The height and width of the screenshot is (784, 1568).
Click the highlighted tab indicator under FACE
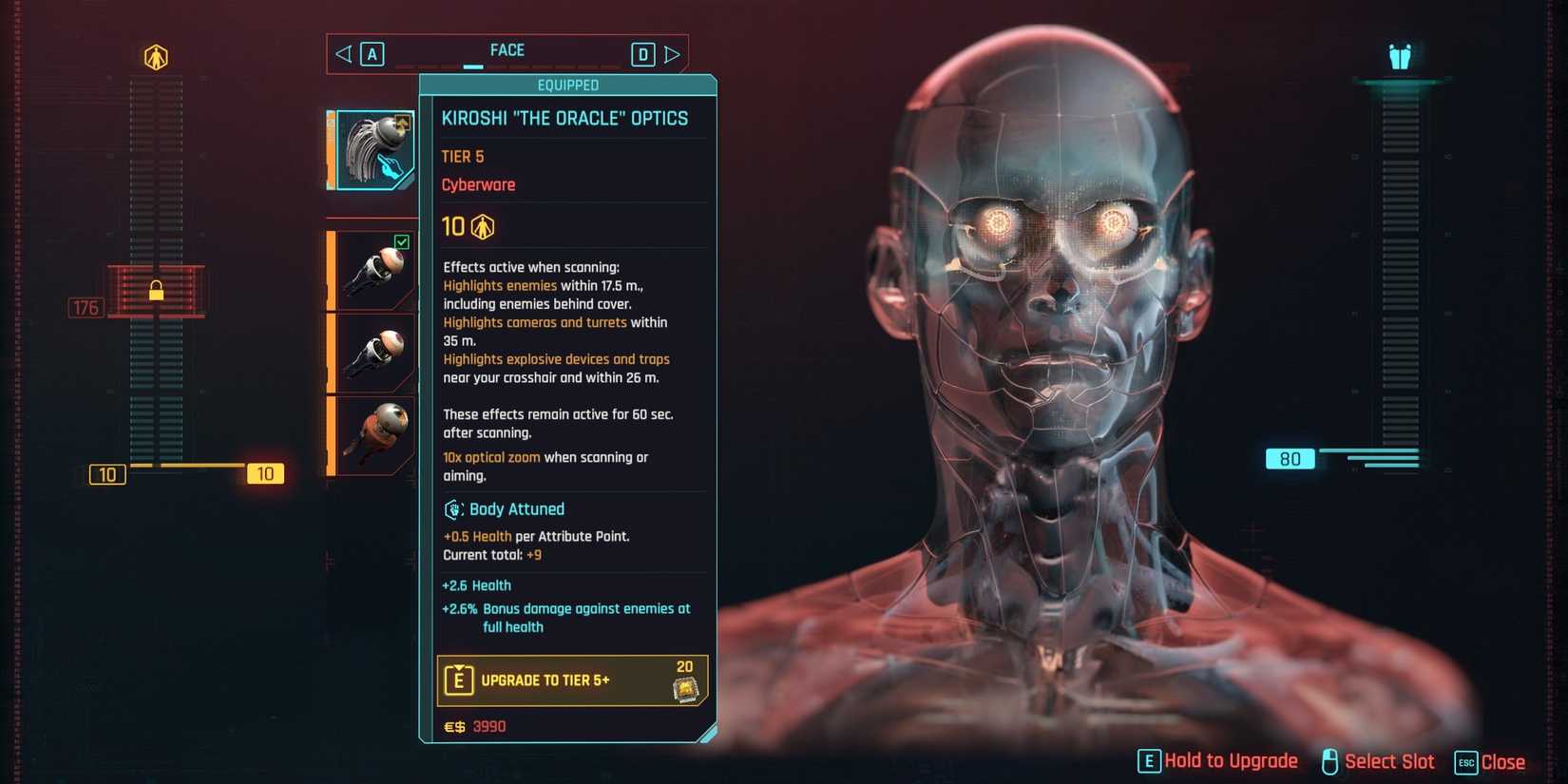[x=472, y=67]
